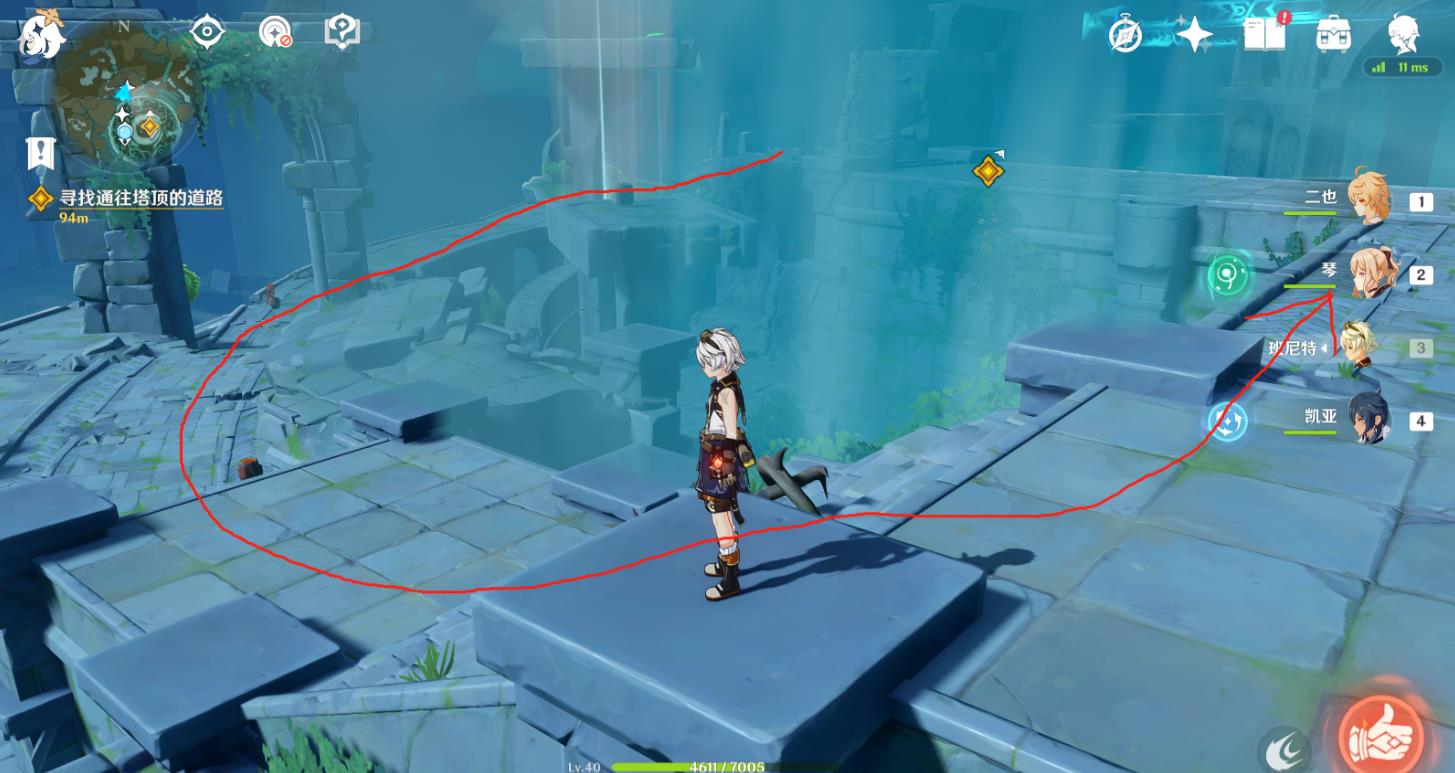Viewport: 1455px width, 773px height.
Task: Click the white exclamation banner icon
Action: [x=40, y=153]
